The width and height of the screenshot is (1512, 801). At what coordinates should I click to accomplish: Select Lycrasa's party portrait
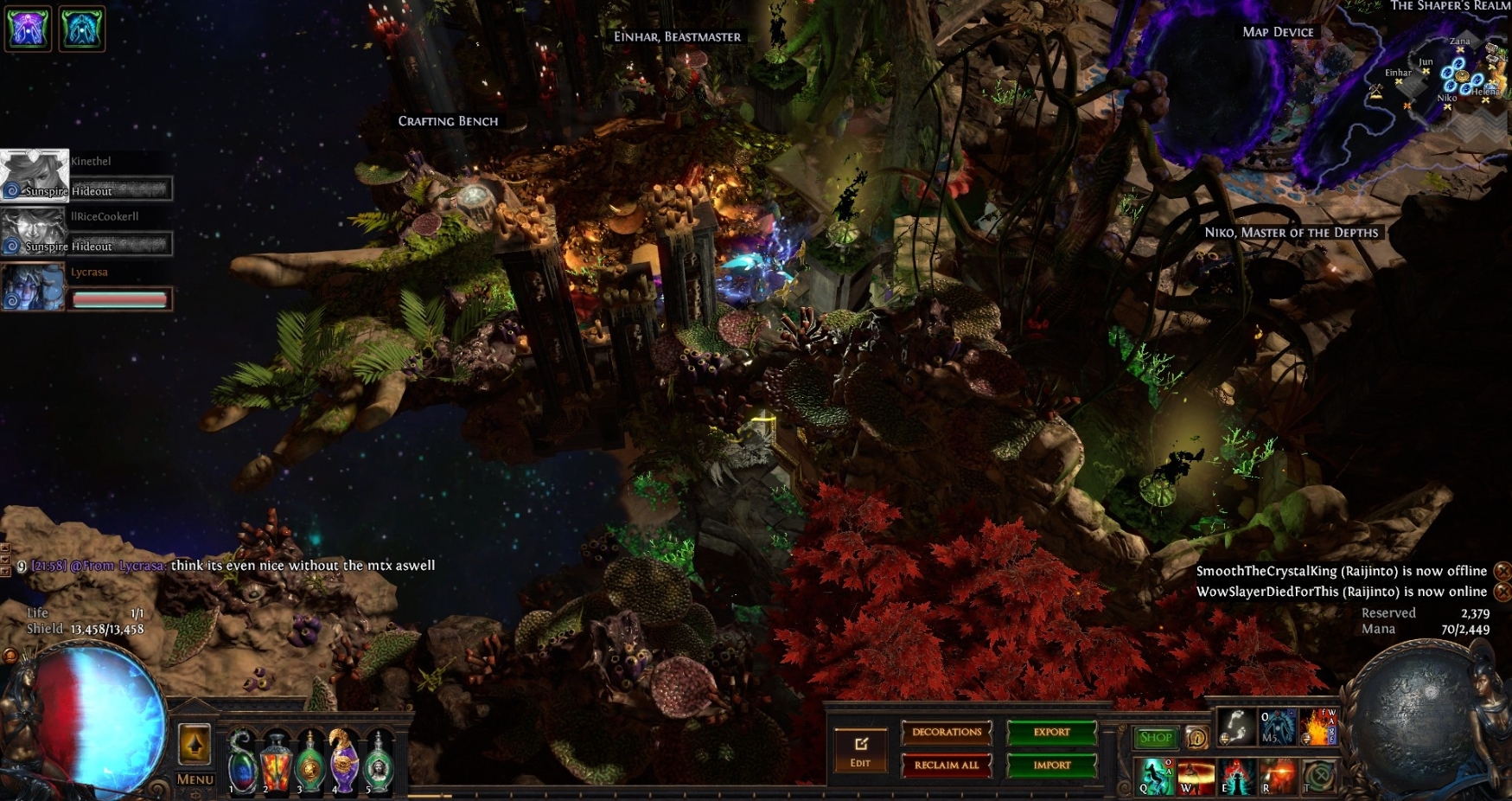click(34, 286)
